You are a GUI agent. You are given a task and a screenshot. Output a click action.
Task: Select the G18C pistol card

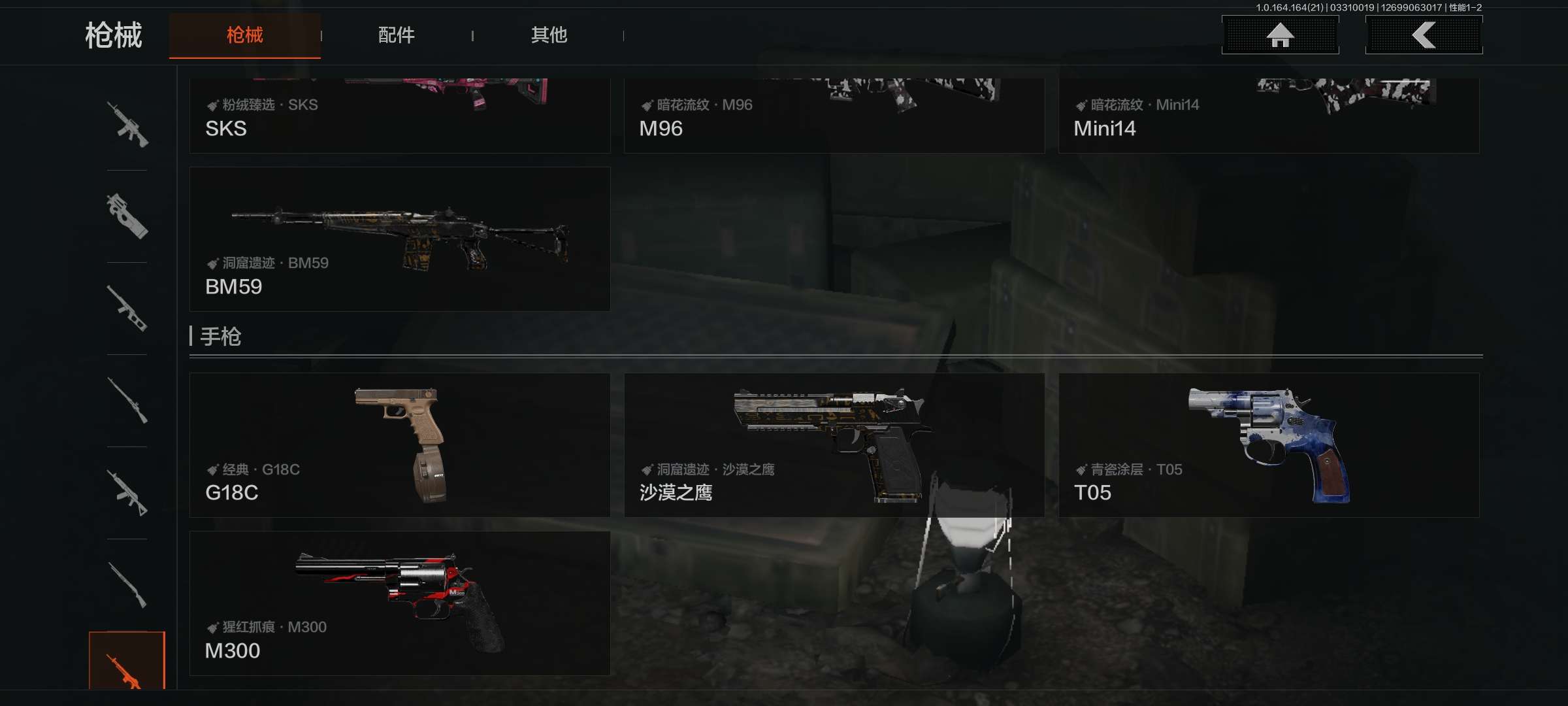pos(399,445)
